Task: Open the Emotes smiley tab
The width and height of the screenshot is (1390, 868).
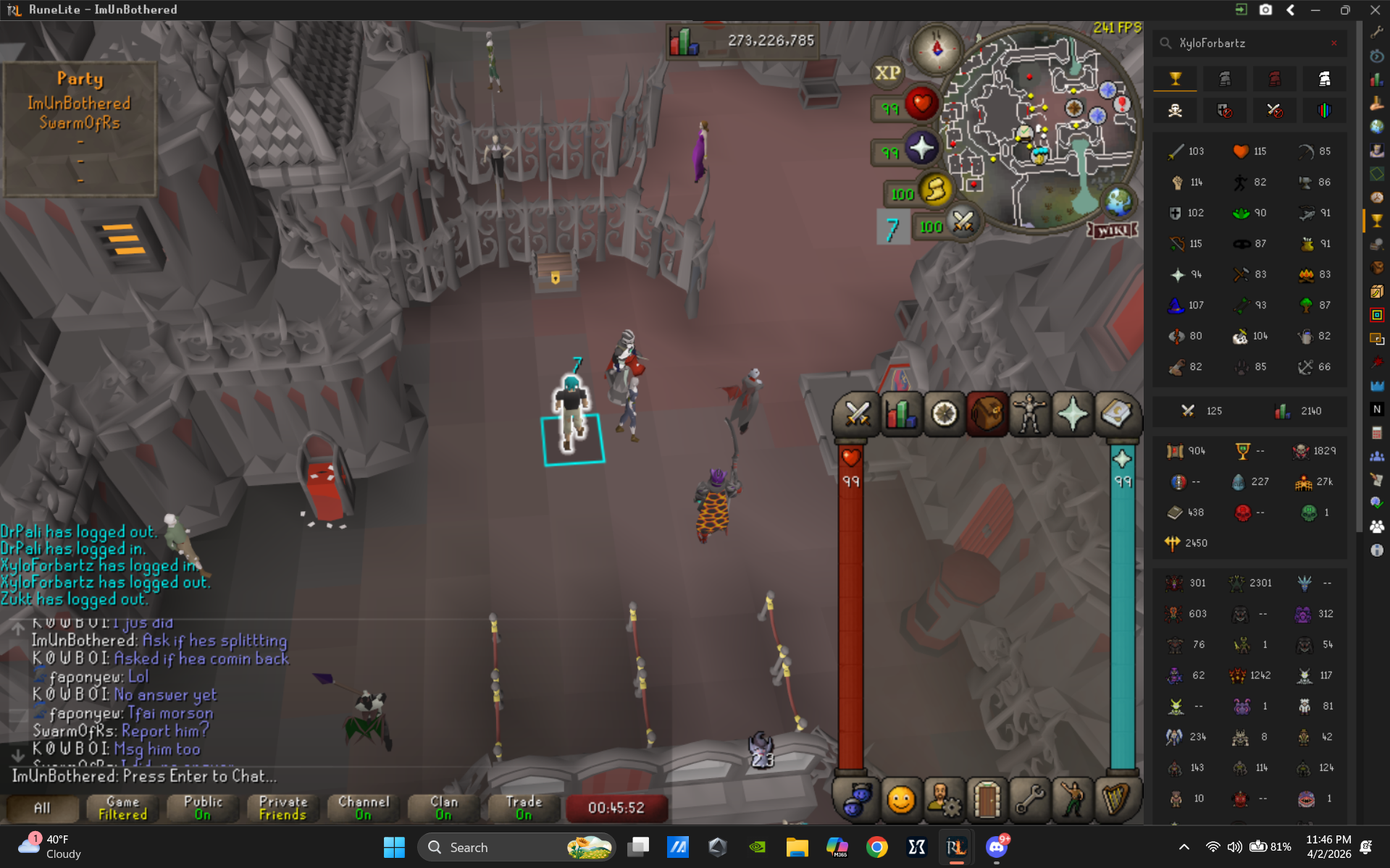Action: pyautogui.click(x=901, y=801)
